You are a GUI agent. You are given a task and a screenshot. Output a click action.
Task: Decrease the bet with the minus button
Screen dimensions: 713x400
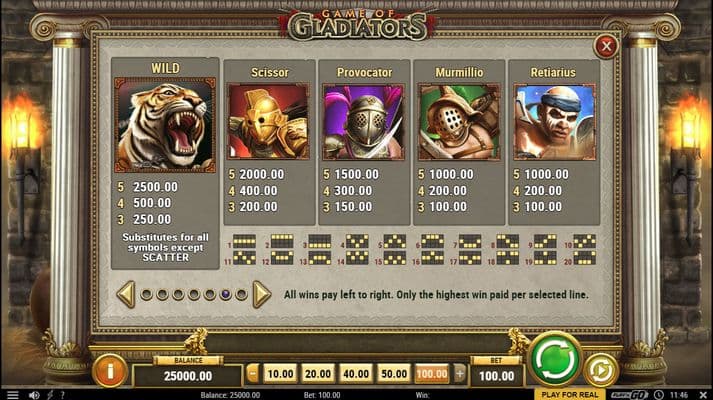point(253,373)
